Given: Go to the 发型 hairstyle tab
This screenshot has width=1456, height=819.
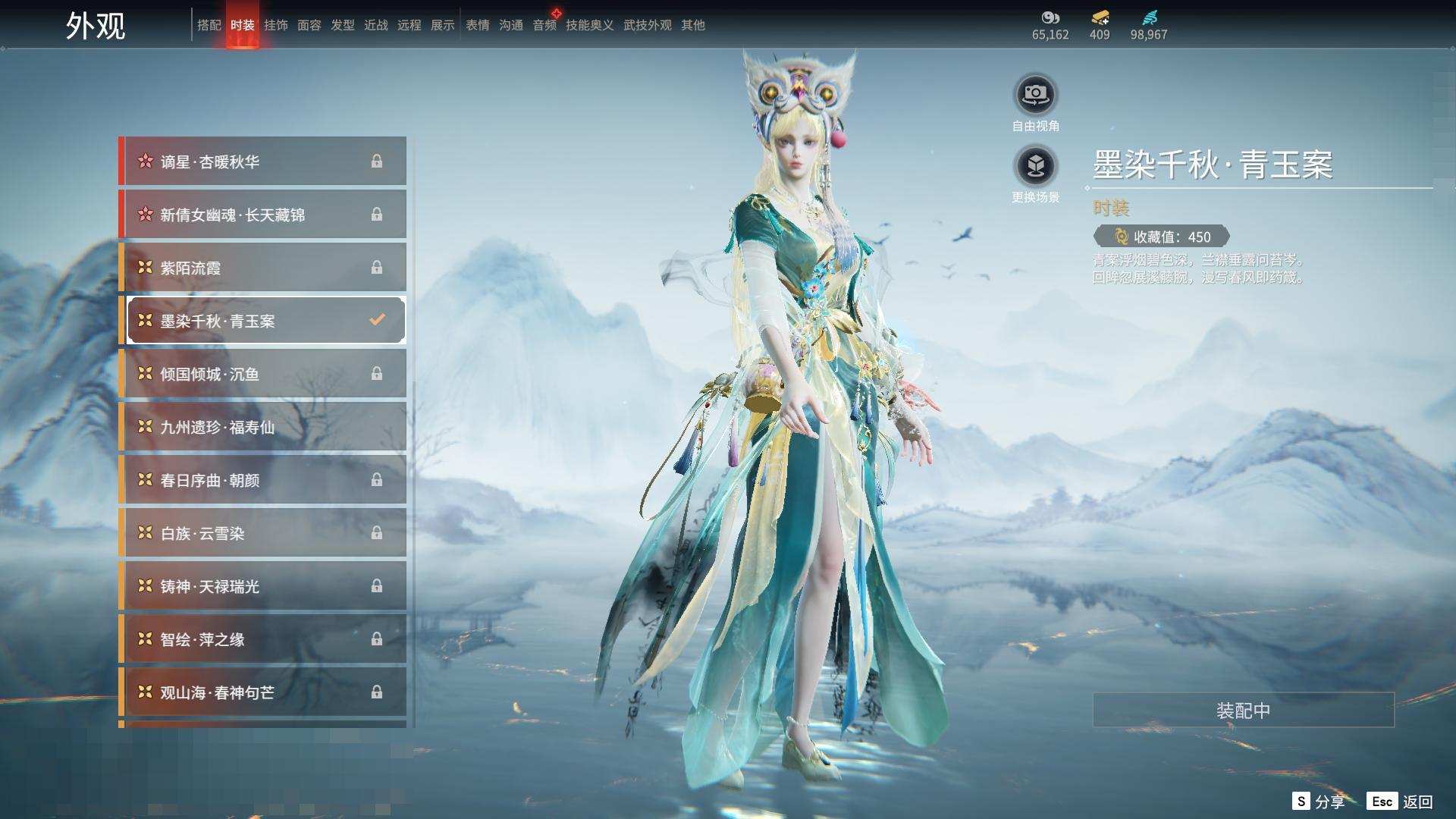Looking at the screenshot, I should 342,25.
